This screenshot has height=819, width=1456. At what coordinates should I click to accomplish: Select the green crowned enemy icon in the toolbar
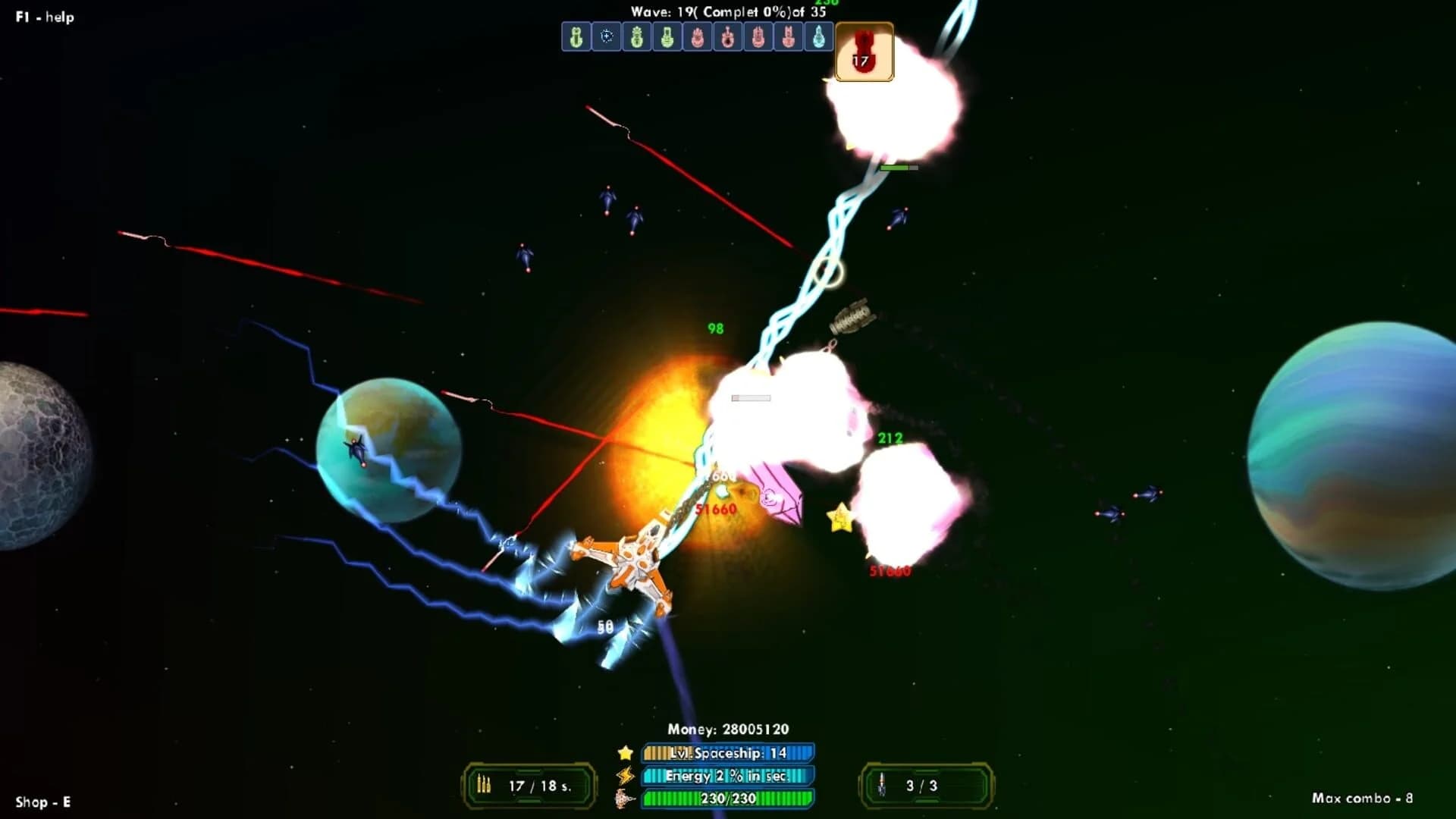click(x=637, y=38)
